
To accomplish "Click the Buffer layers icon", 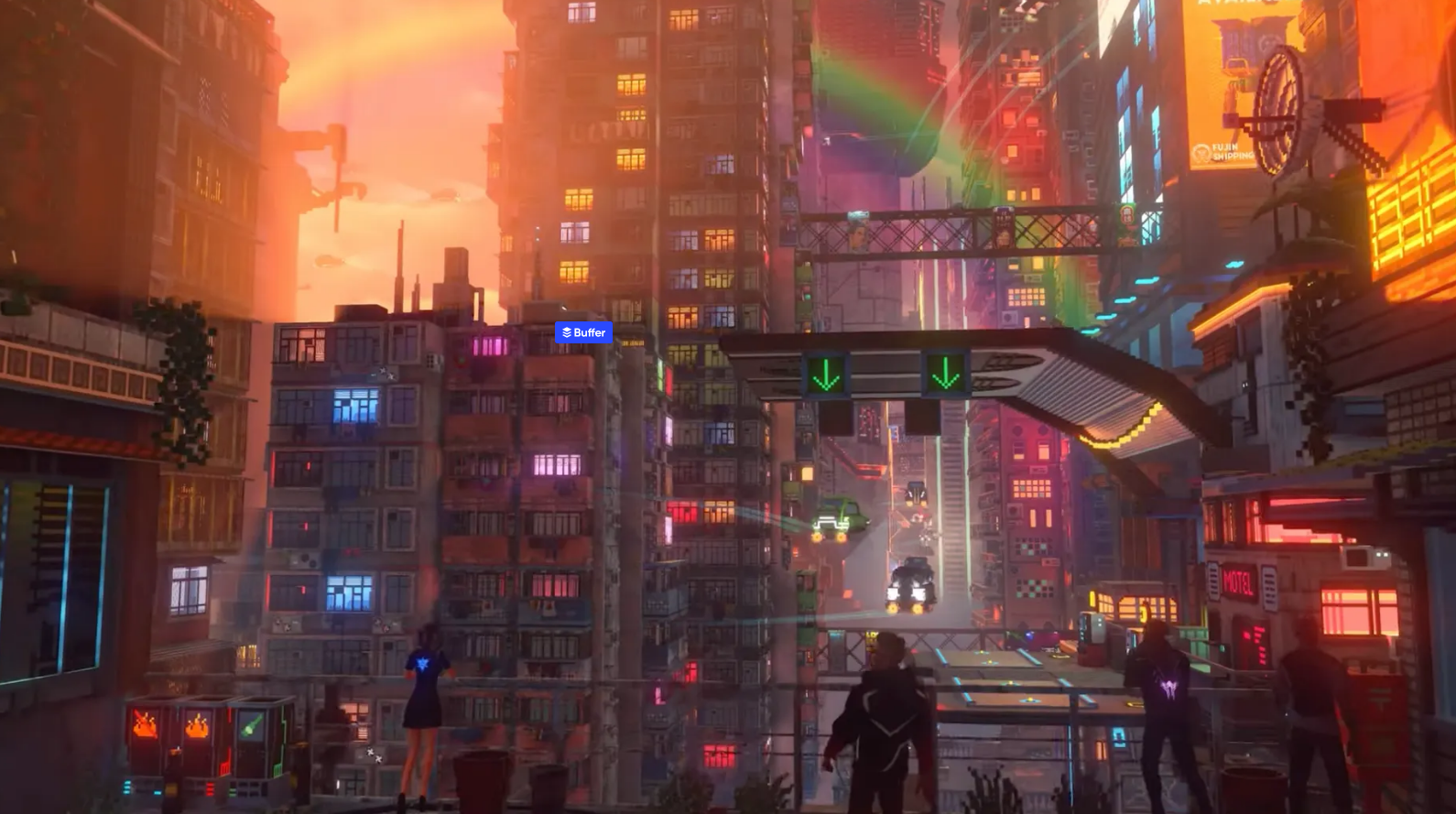I will point(567,333).
